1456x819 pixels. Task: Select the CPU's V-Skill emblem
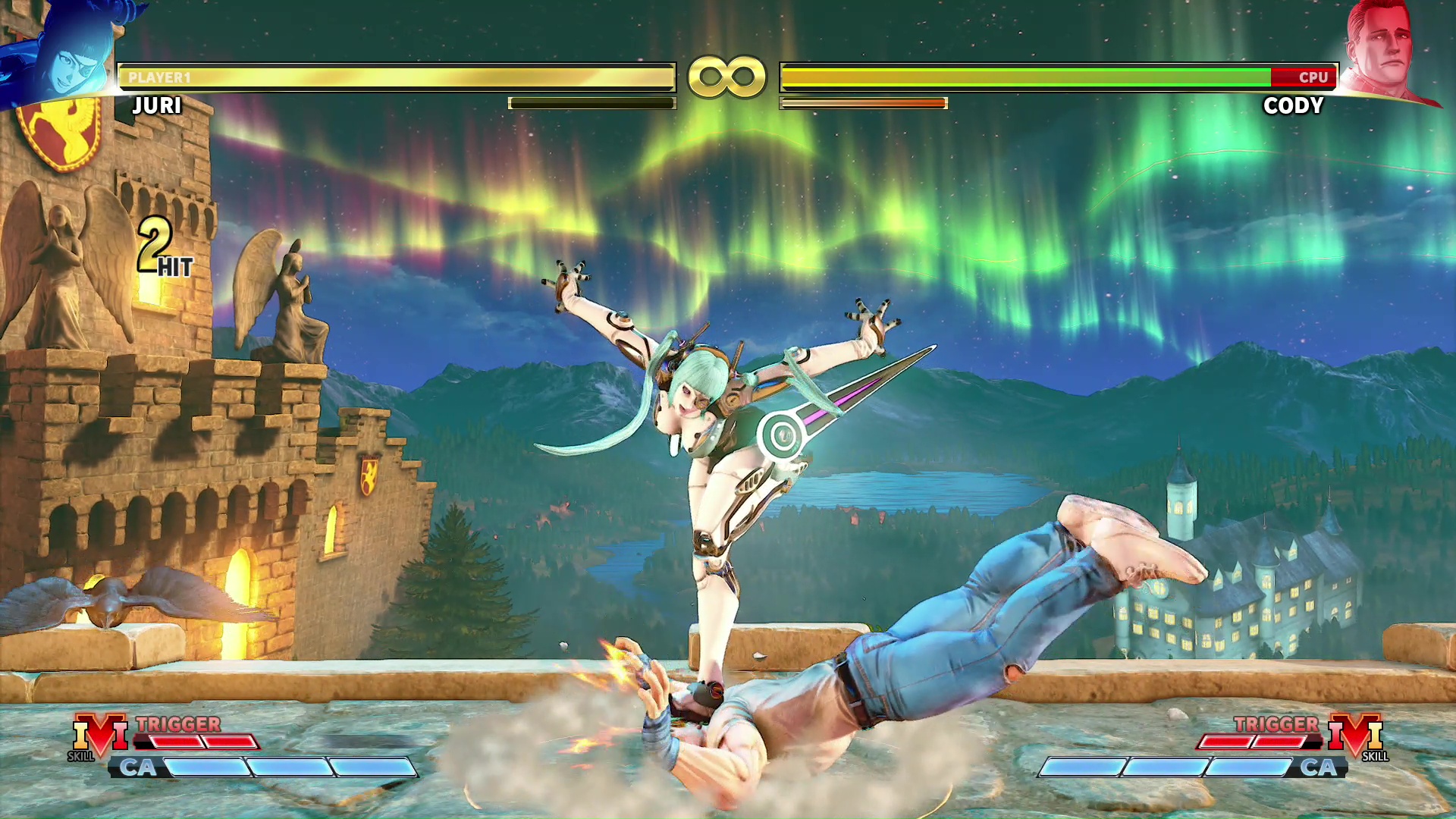[1357, 736]
